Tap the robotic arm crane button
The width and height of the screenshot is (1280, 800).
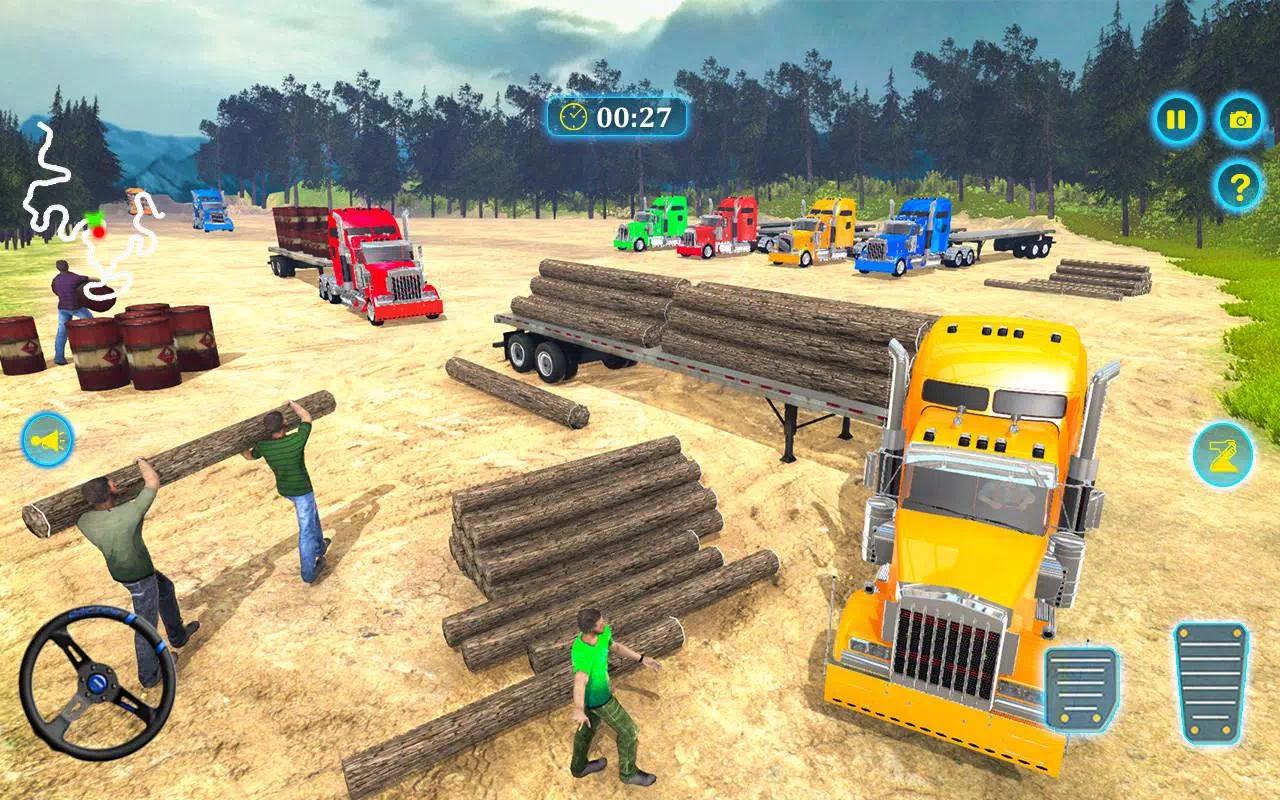click(x=1222, y=455)
